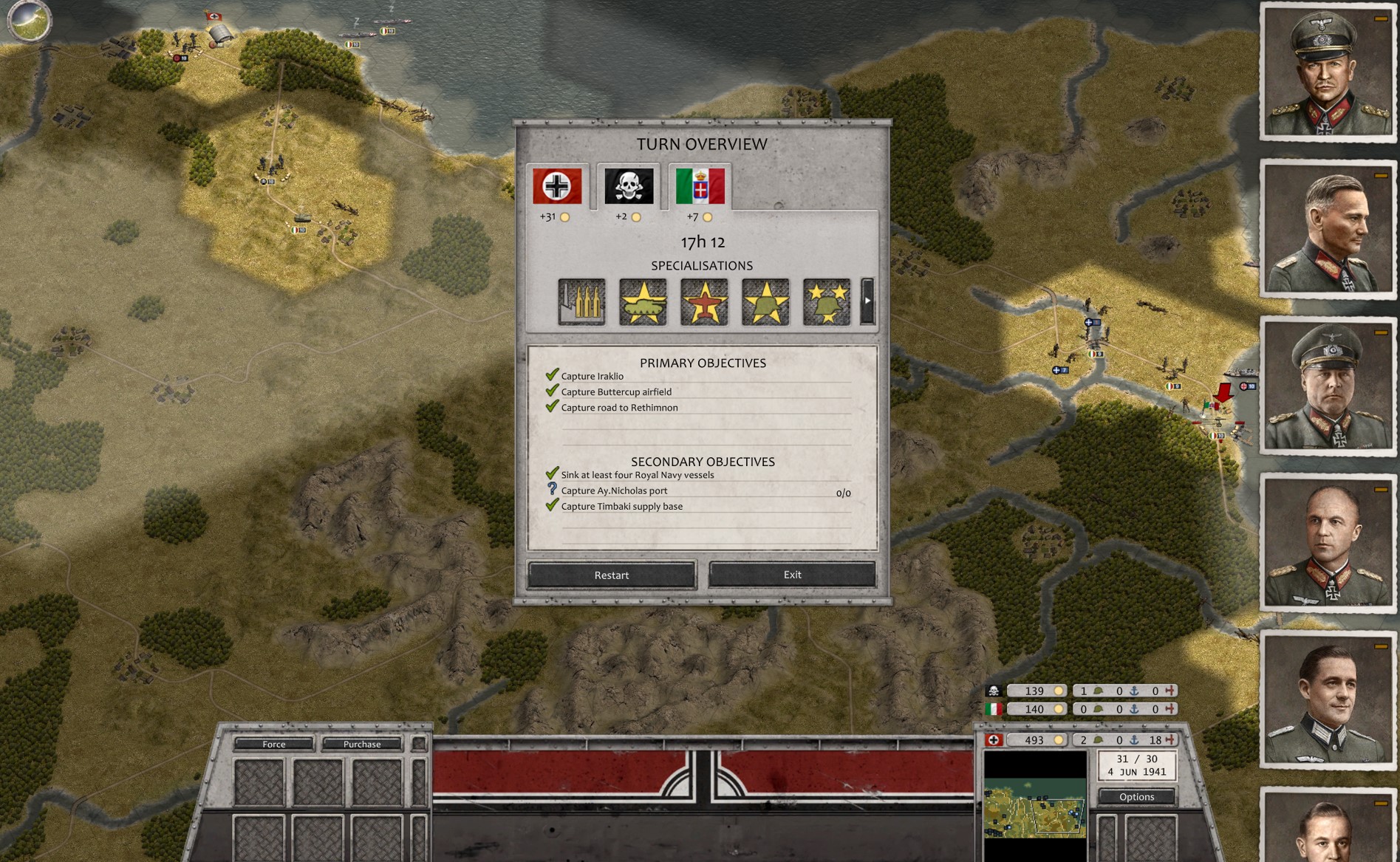The height and width of the screenshot is (862, 1400).
Task: Choose the tank star specialisation icon
Action: (643, 302)
